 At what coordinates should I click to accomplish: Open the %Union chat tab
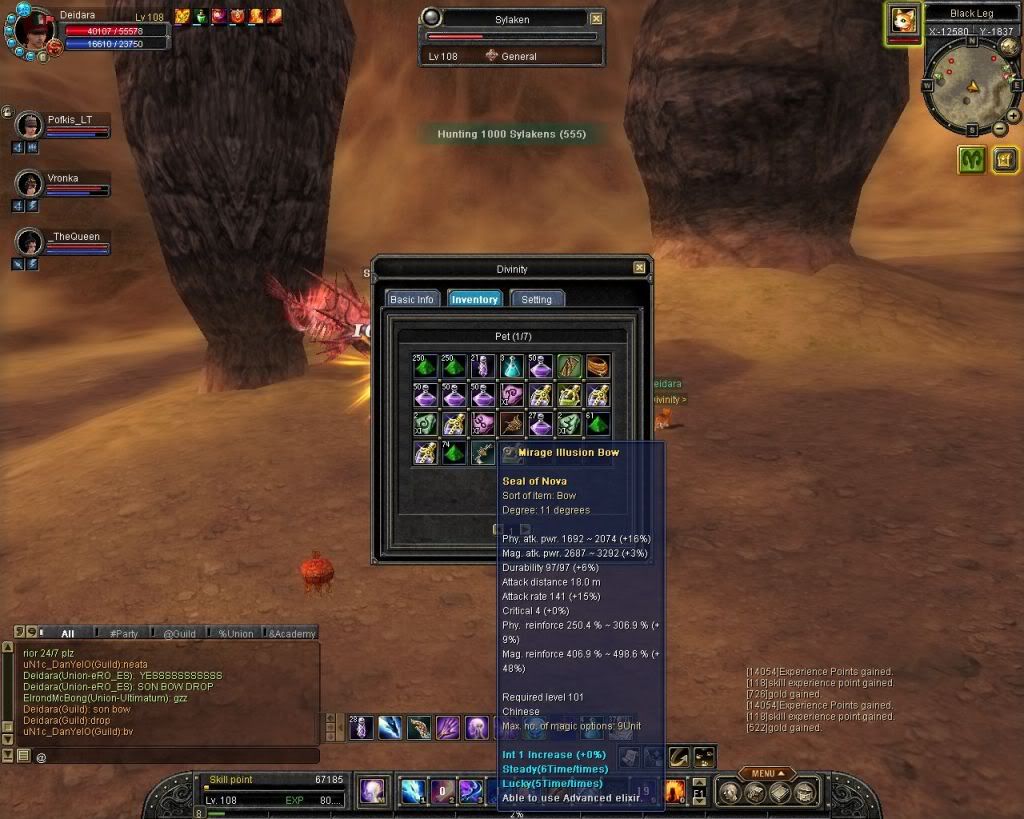(235, 633)
